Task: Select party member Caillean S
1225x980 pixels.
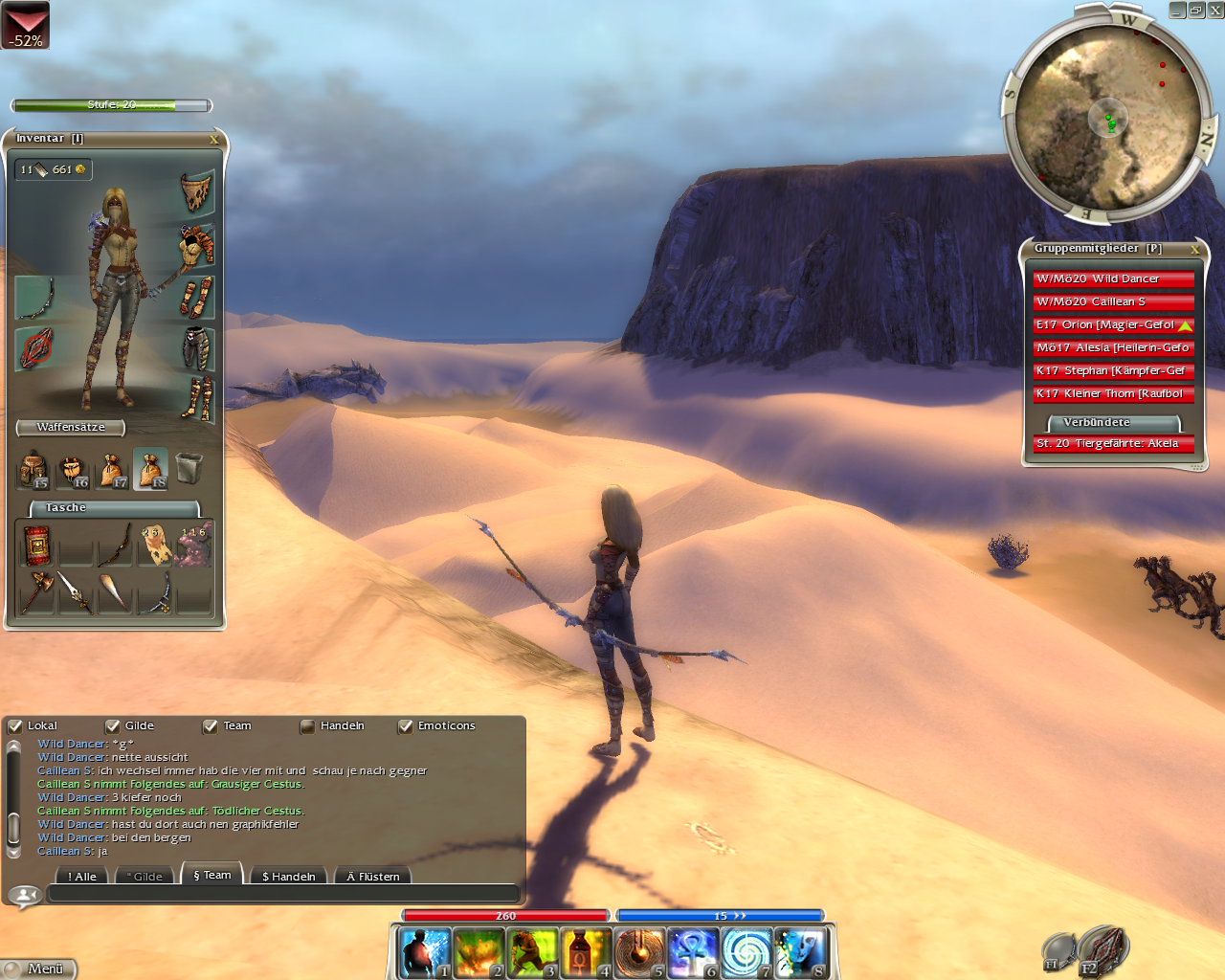Action: pyautogui.click(x=1113, y=301)
